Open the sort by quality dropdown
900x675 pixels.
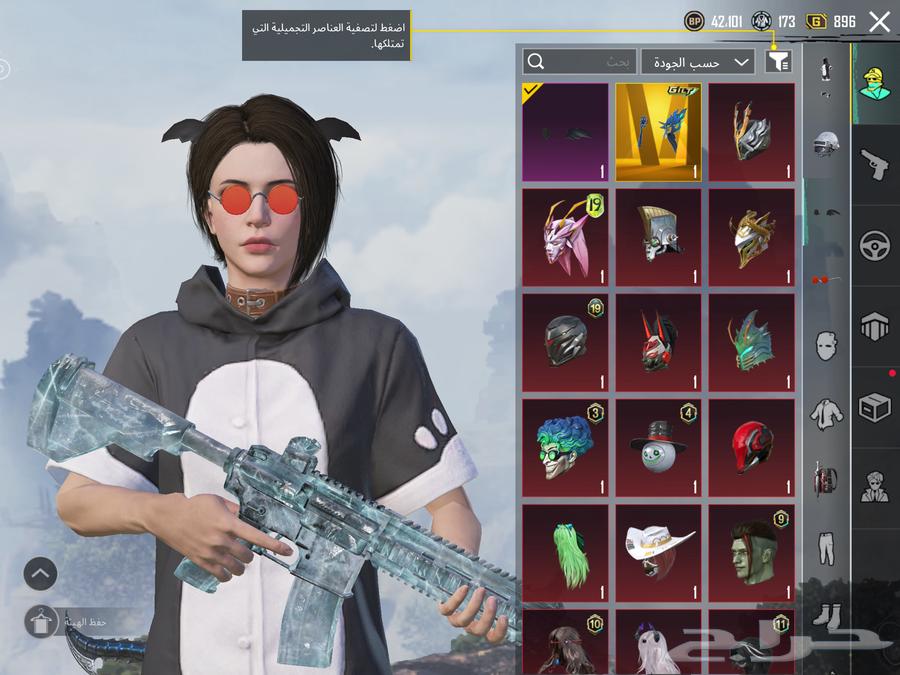point(698,62)
